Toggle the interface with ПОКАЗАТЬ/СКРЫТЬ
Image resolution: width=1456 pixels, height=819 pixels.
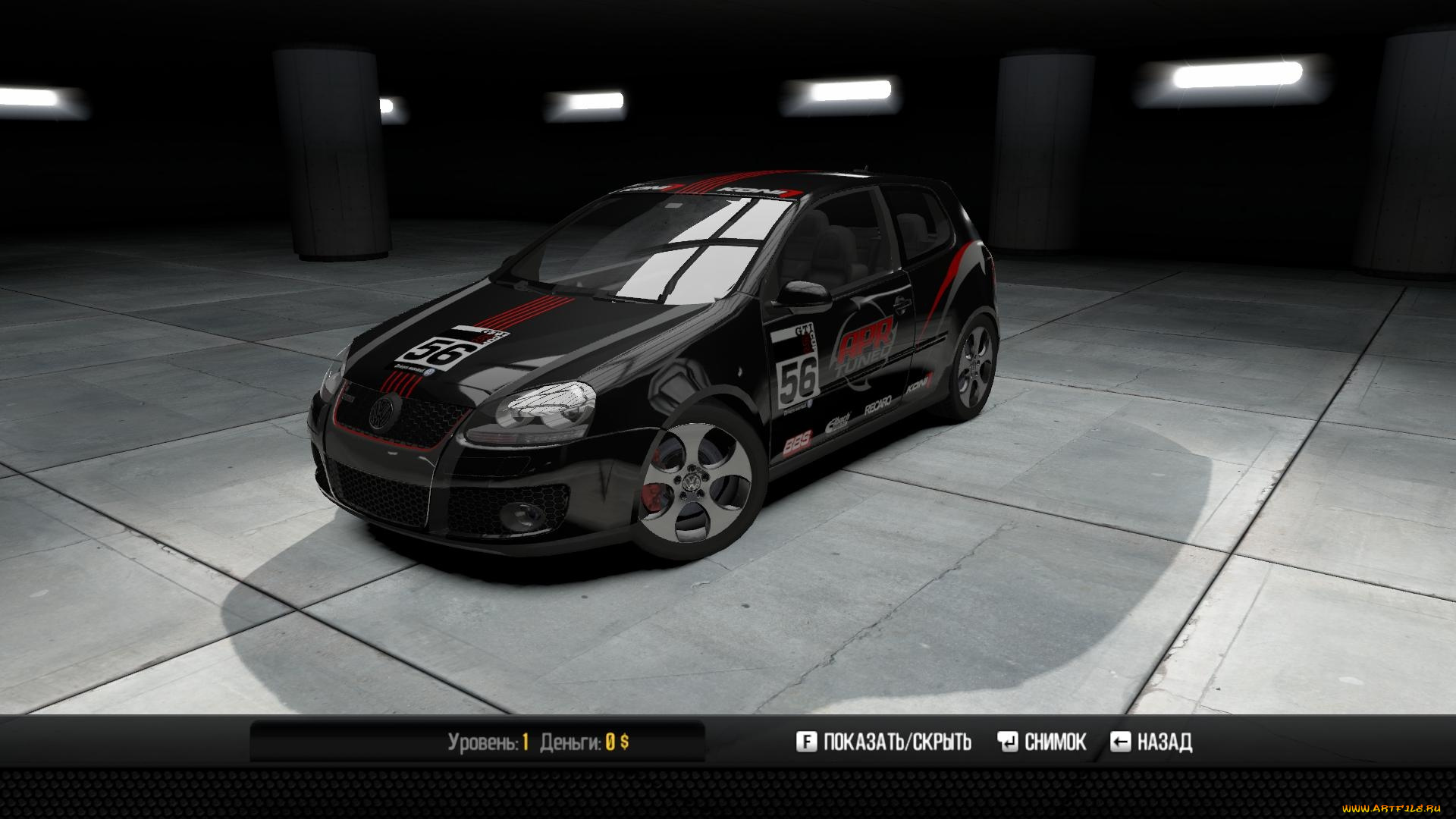(899, 742)
